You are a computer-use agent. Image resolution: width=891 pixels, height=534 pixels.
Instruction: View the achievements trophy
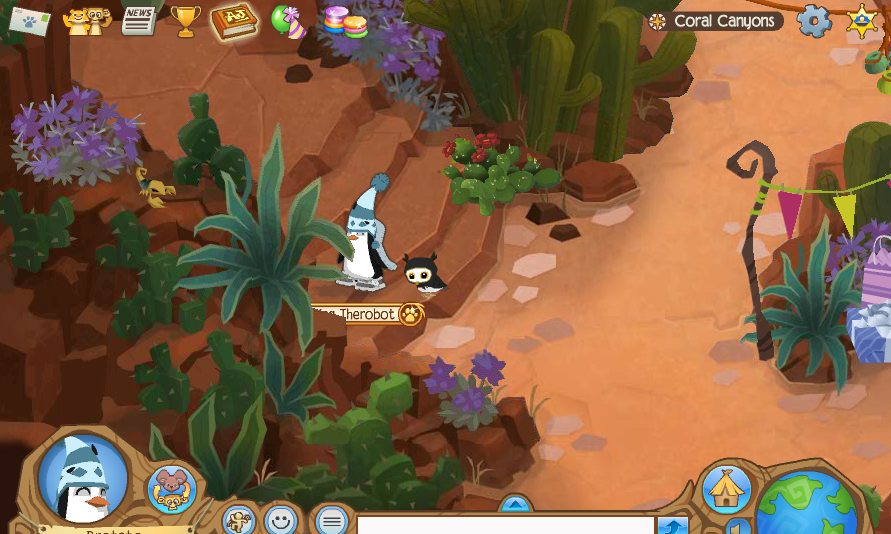[x=185, y=20]
